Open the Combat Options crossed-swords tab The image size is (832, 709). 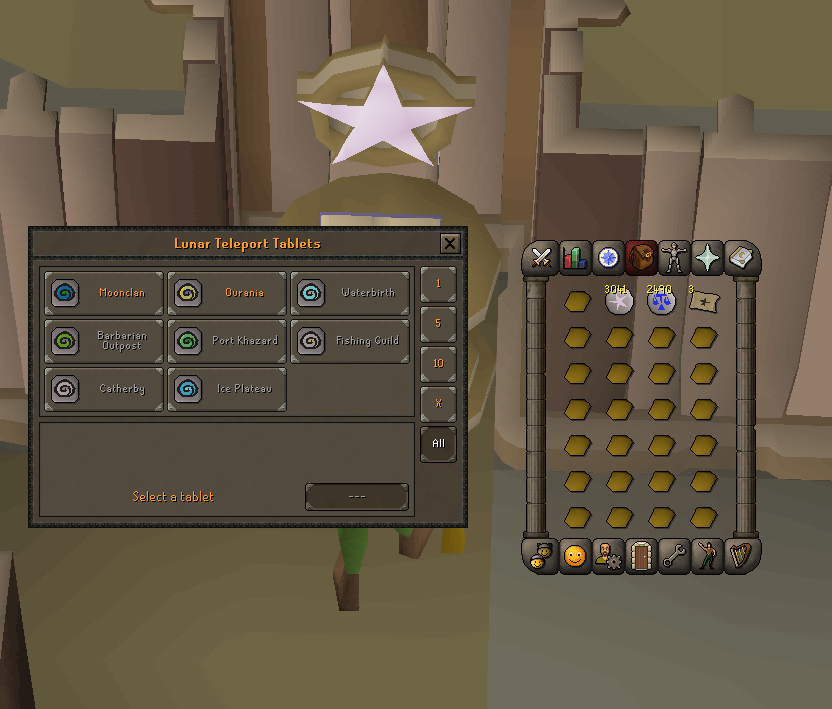coord(542,258)
